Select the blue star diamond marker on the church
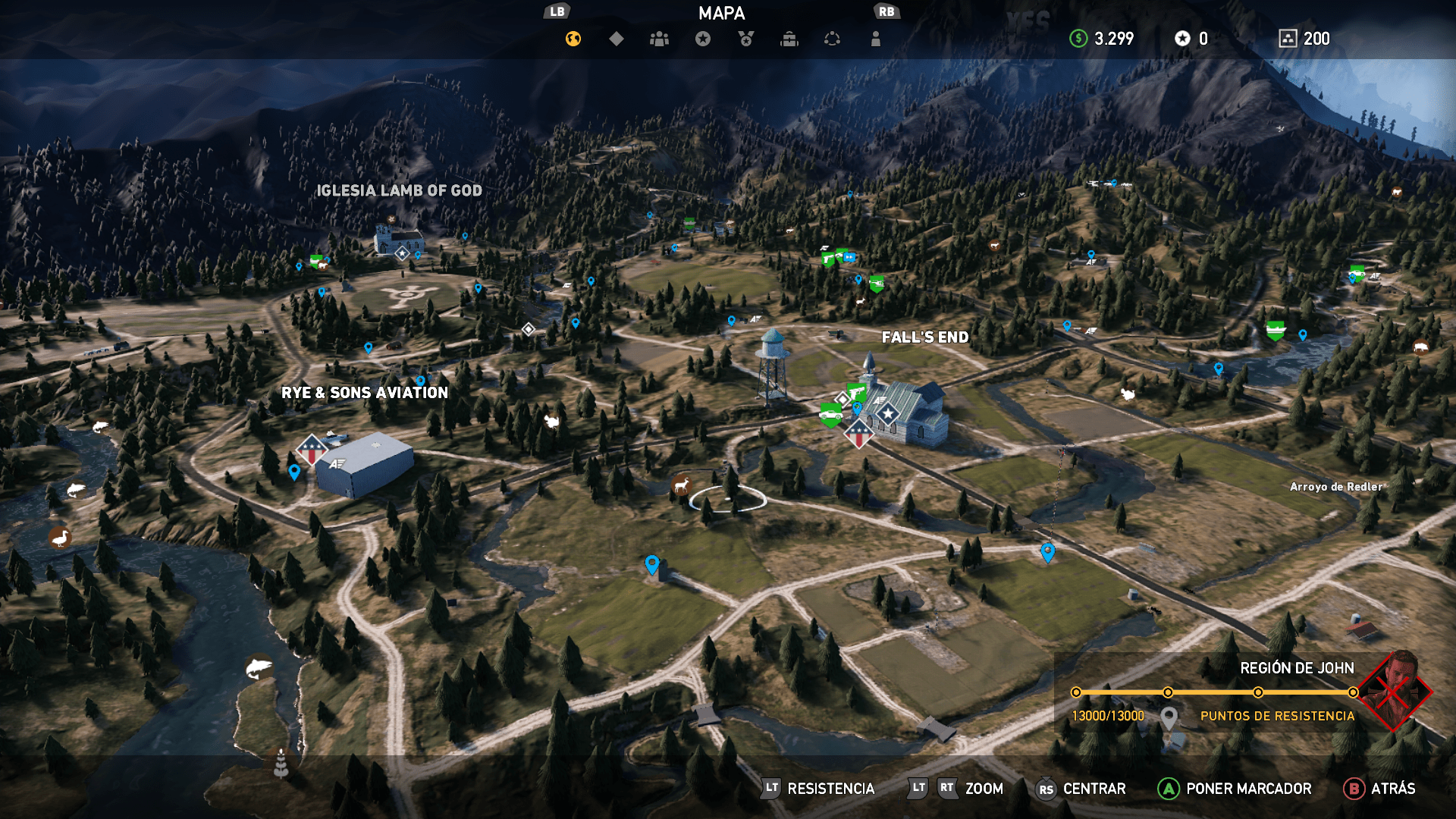 tap(888, 414)
